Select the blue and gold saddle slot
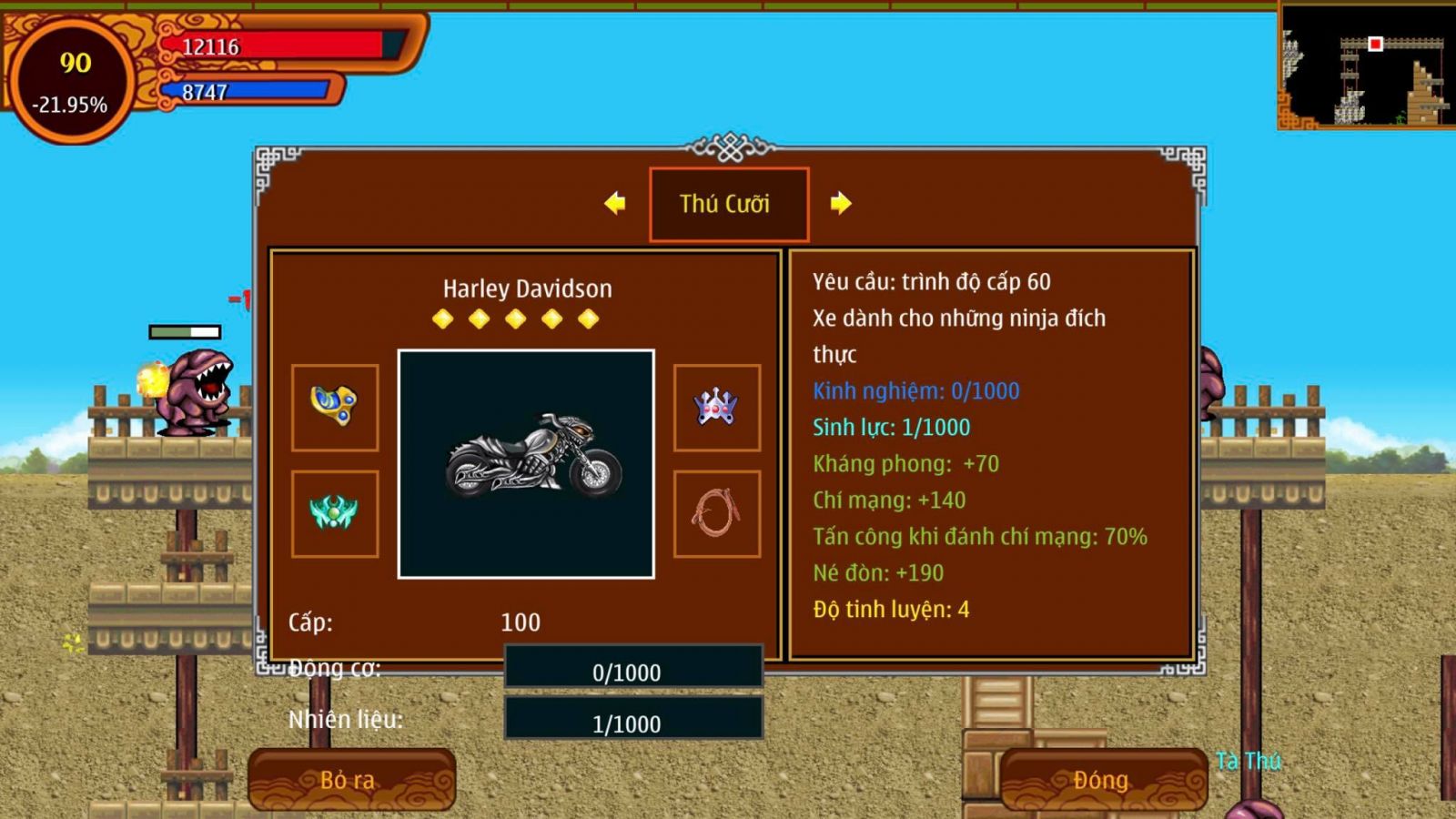Screen dimensions: 1456x819 tap(335, 408)
